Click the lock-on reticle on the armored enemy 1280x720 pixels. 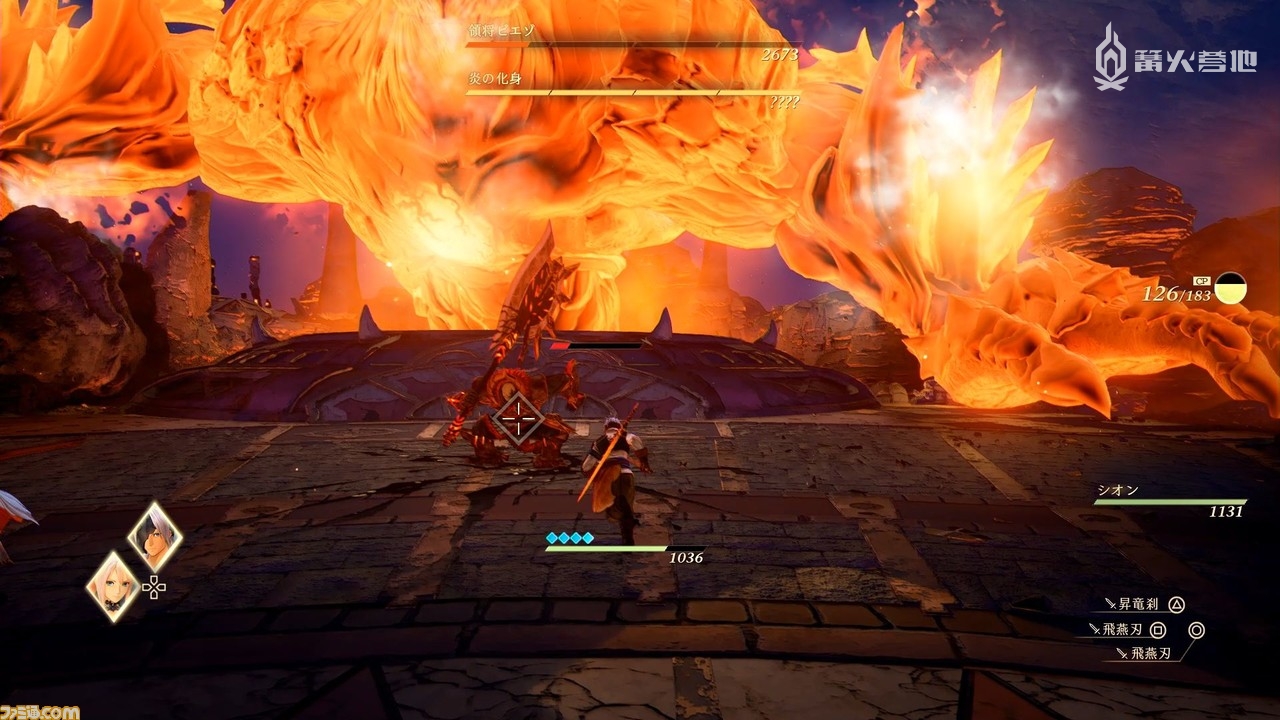[518, 420]
